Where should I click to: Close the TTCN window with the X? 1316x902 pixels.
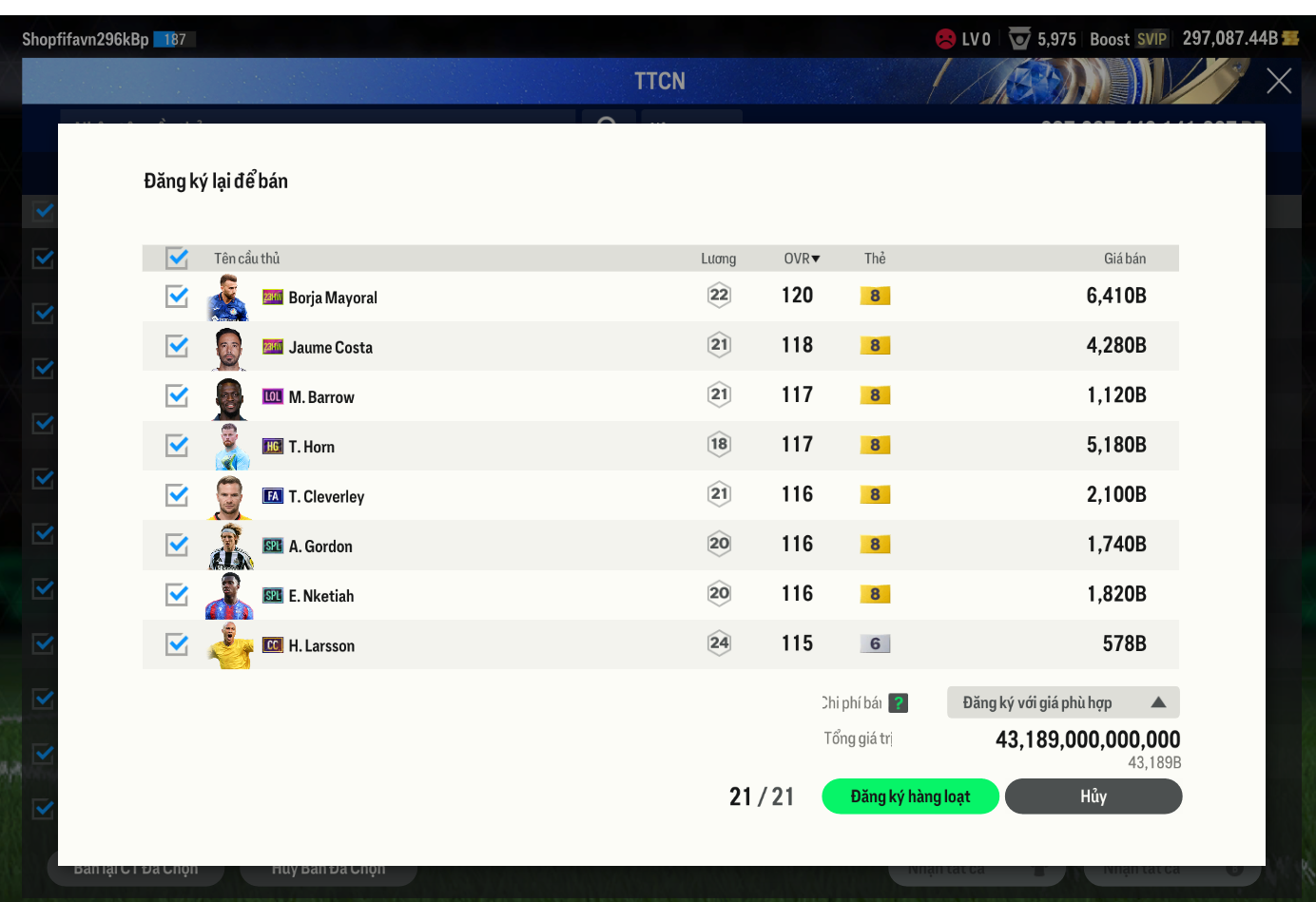click(x=1278, y=82)
